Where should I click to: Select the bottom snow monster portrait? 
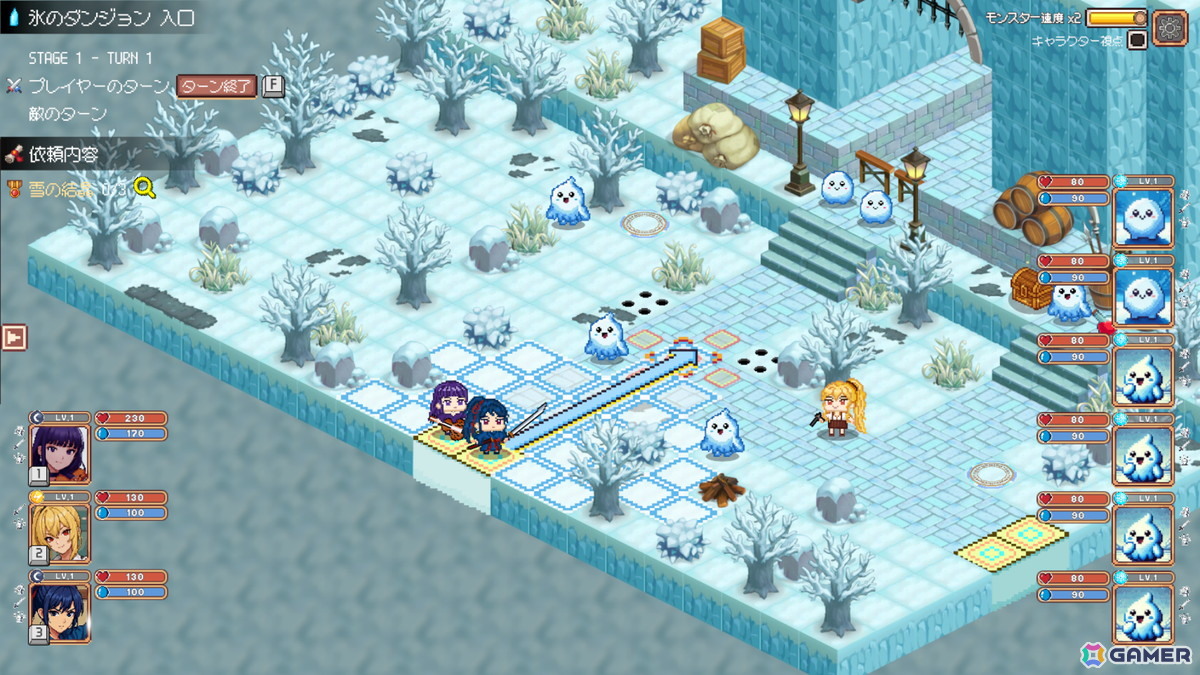click(1143, 612)
